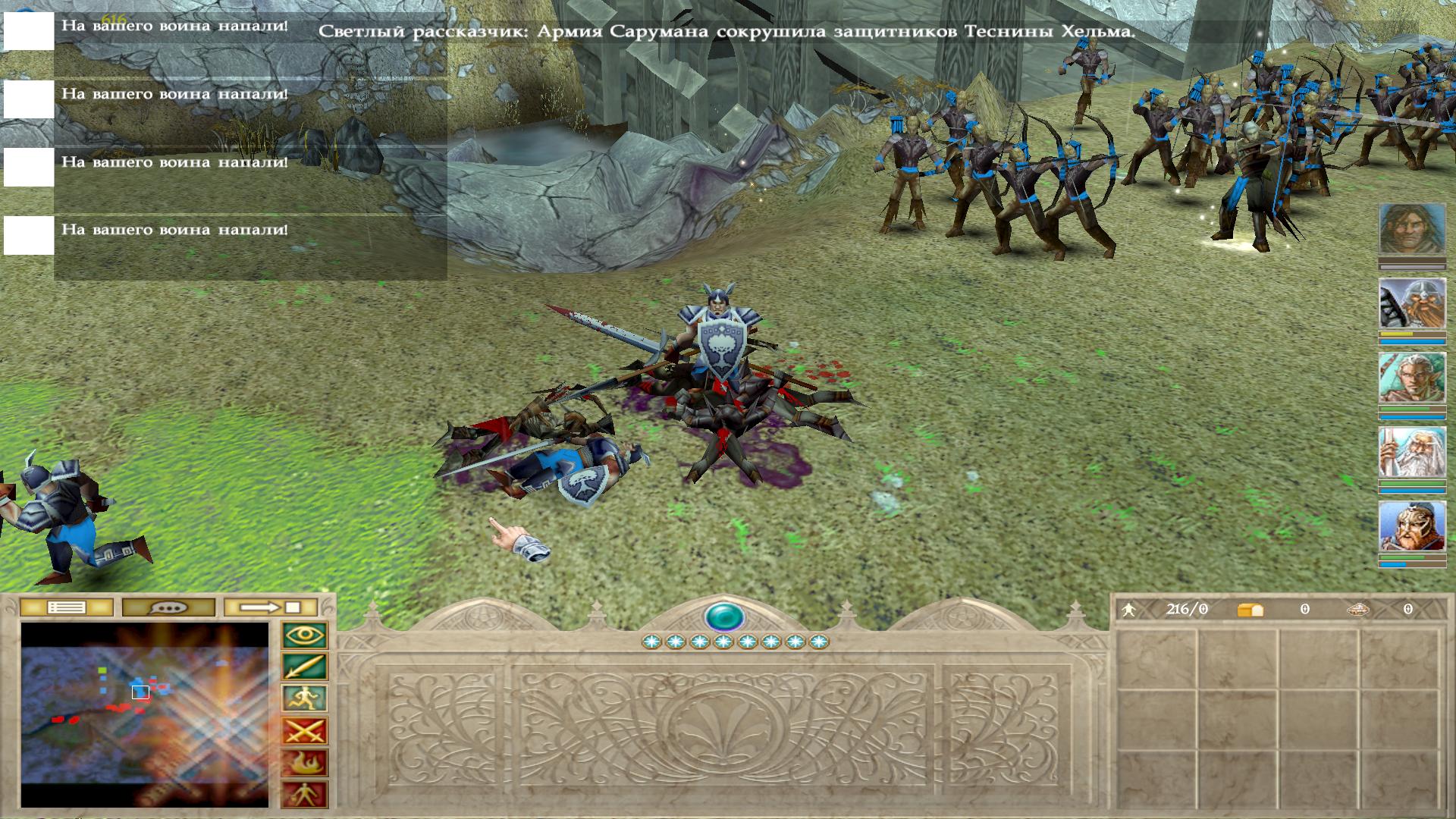Viewport: 1456px width, 819px height.
Task: Click the standing figure command icon
Action: [305, 795]
